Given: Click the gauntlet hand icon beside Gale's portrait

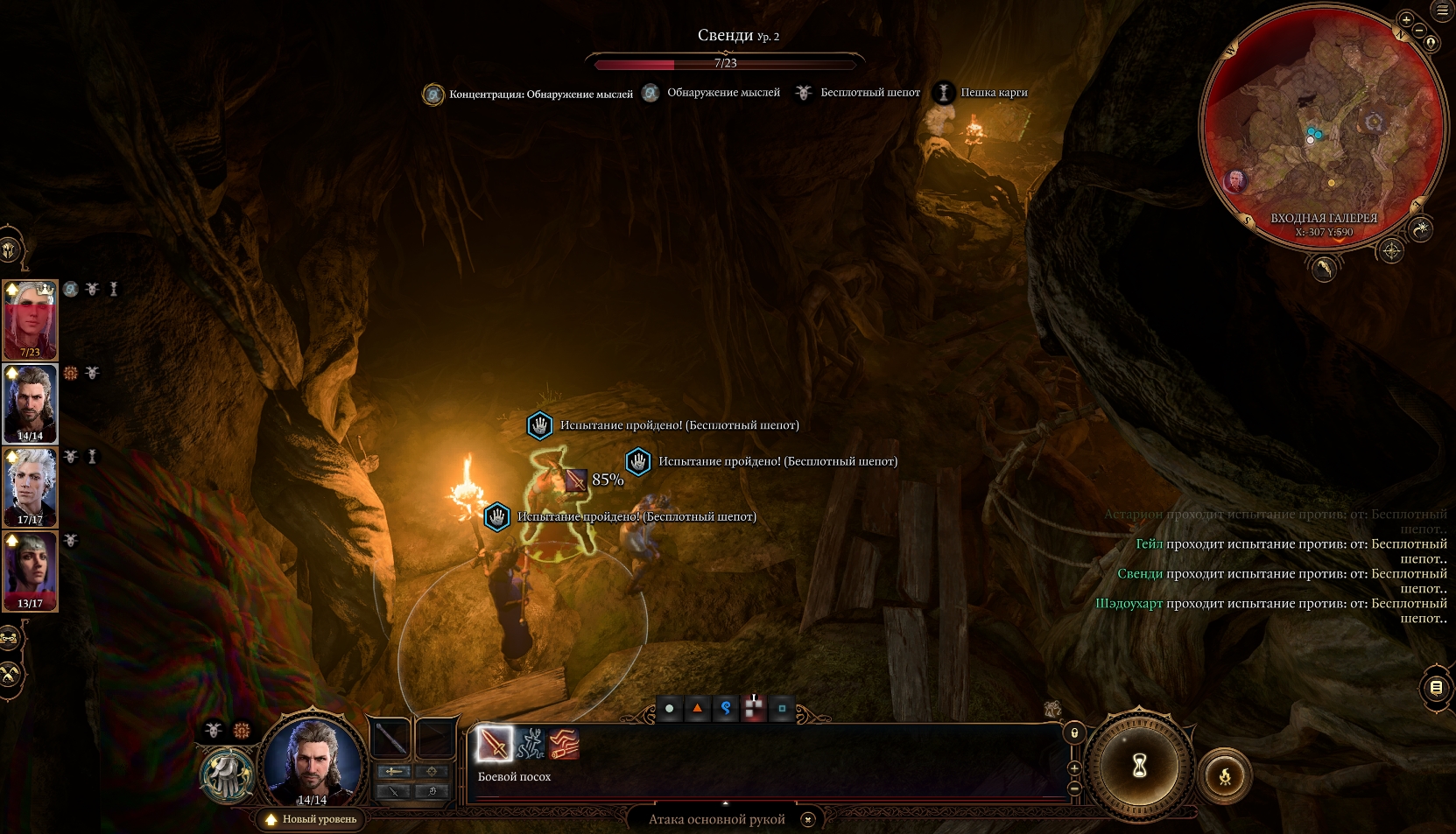Looking at the screenshot, I should 228,774.
